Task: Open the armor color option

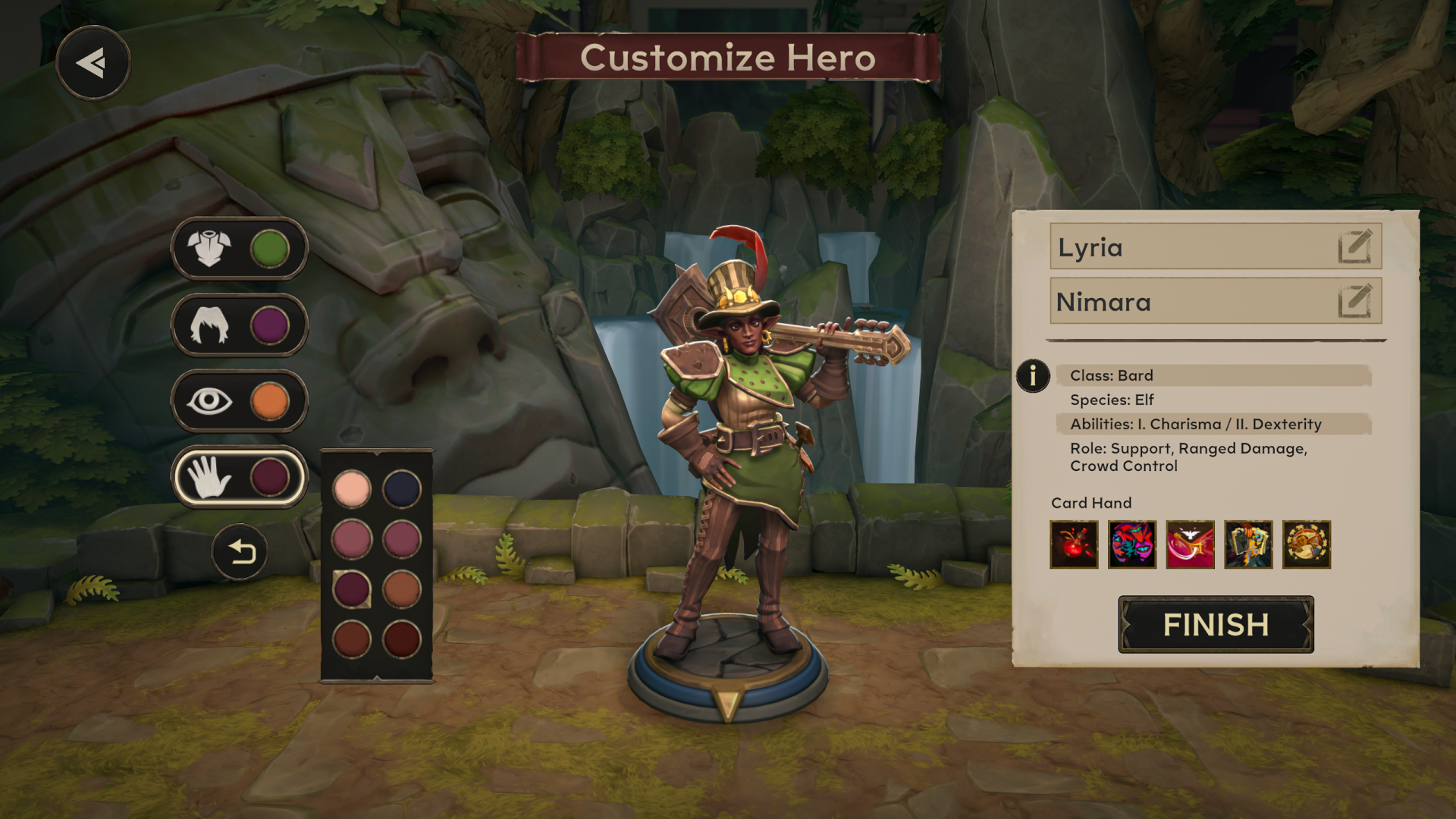Action: [x=239, y=249]
